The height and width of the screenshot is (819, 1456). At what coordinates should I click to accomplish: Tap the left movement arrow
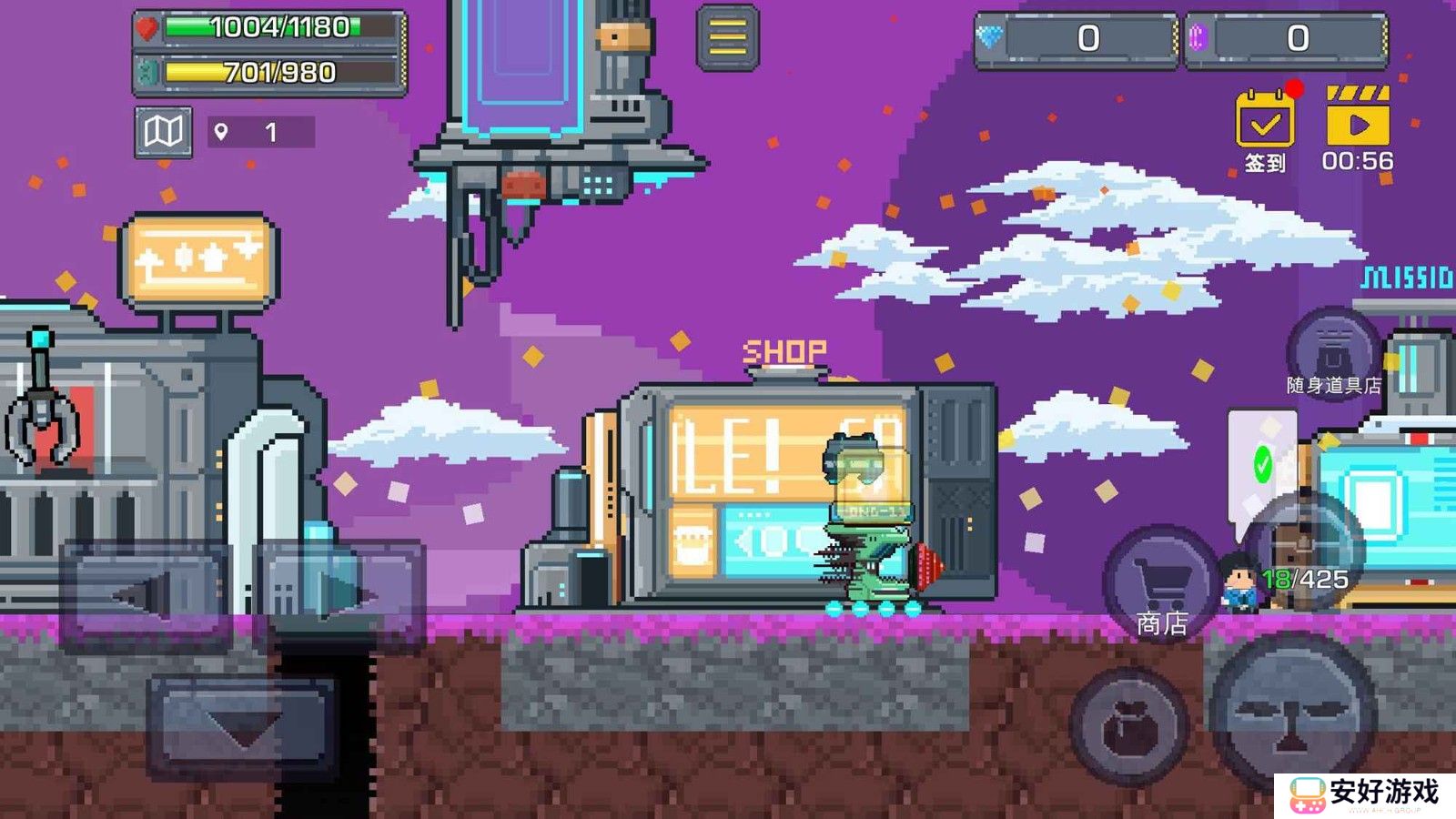point(146,596)
